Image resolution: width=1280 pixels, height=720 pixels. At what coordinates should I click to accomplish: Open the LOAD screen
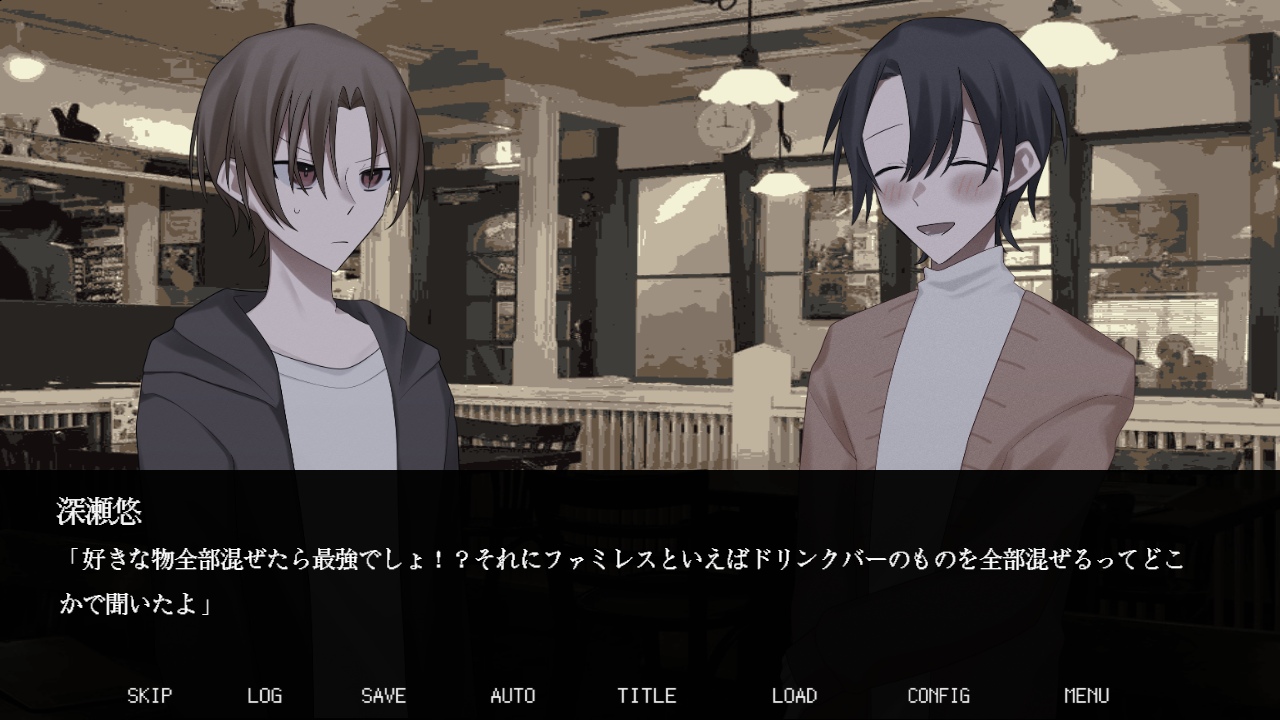[794, 695]
